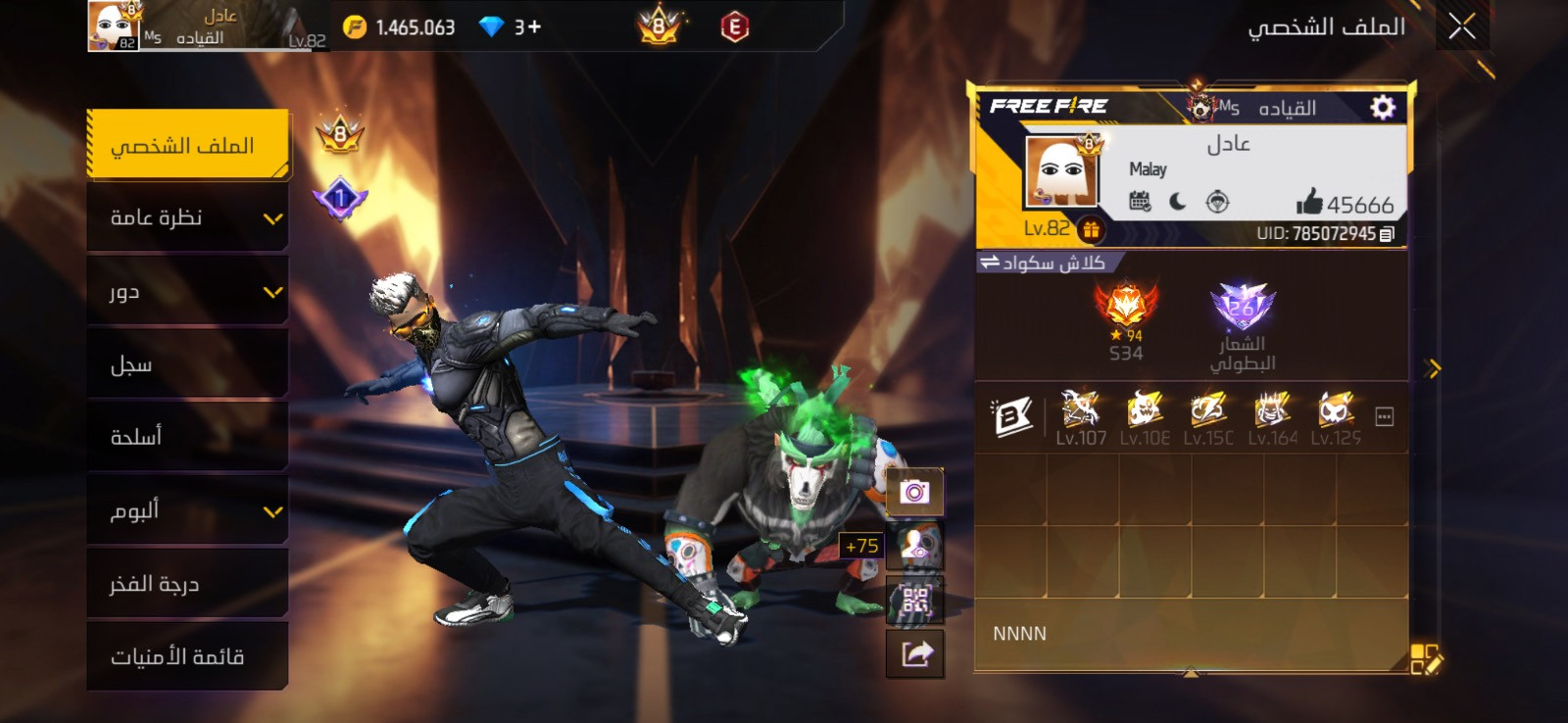Image resolution: width=1568 pixels, height=723 pixels.
Task: Expand the ألبوم album menu entry
Action: tap(187, 510)
